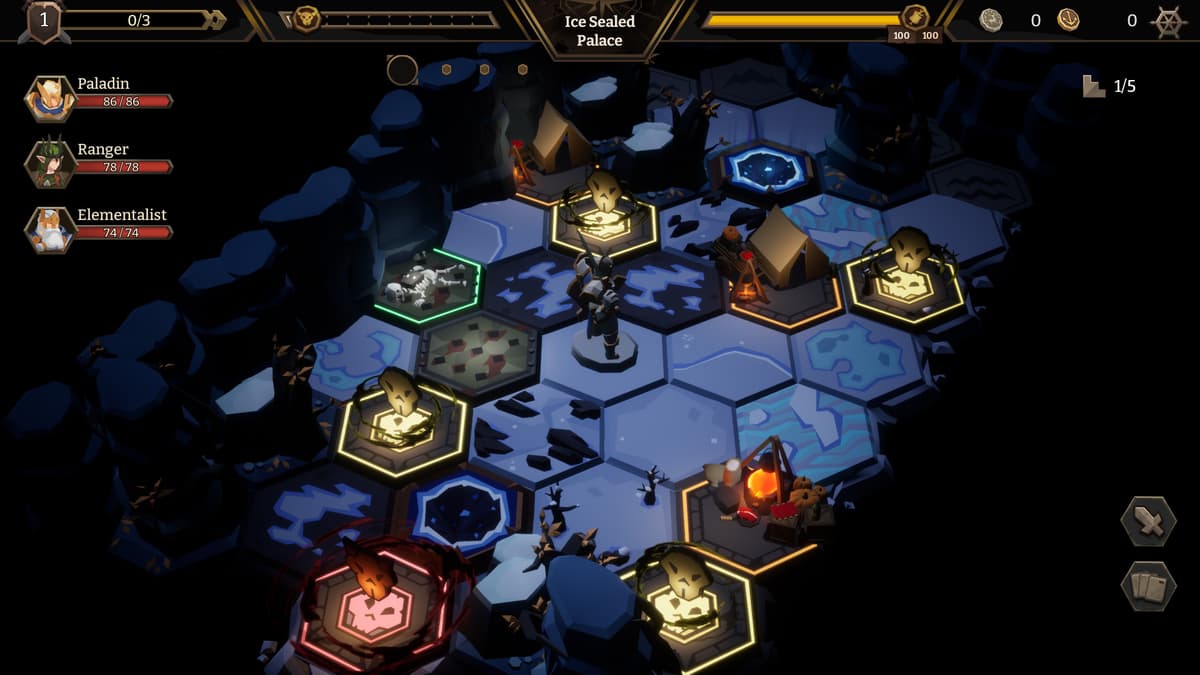
Task: Open the ship wheel settings menu
Action: [1168, 21]
